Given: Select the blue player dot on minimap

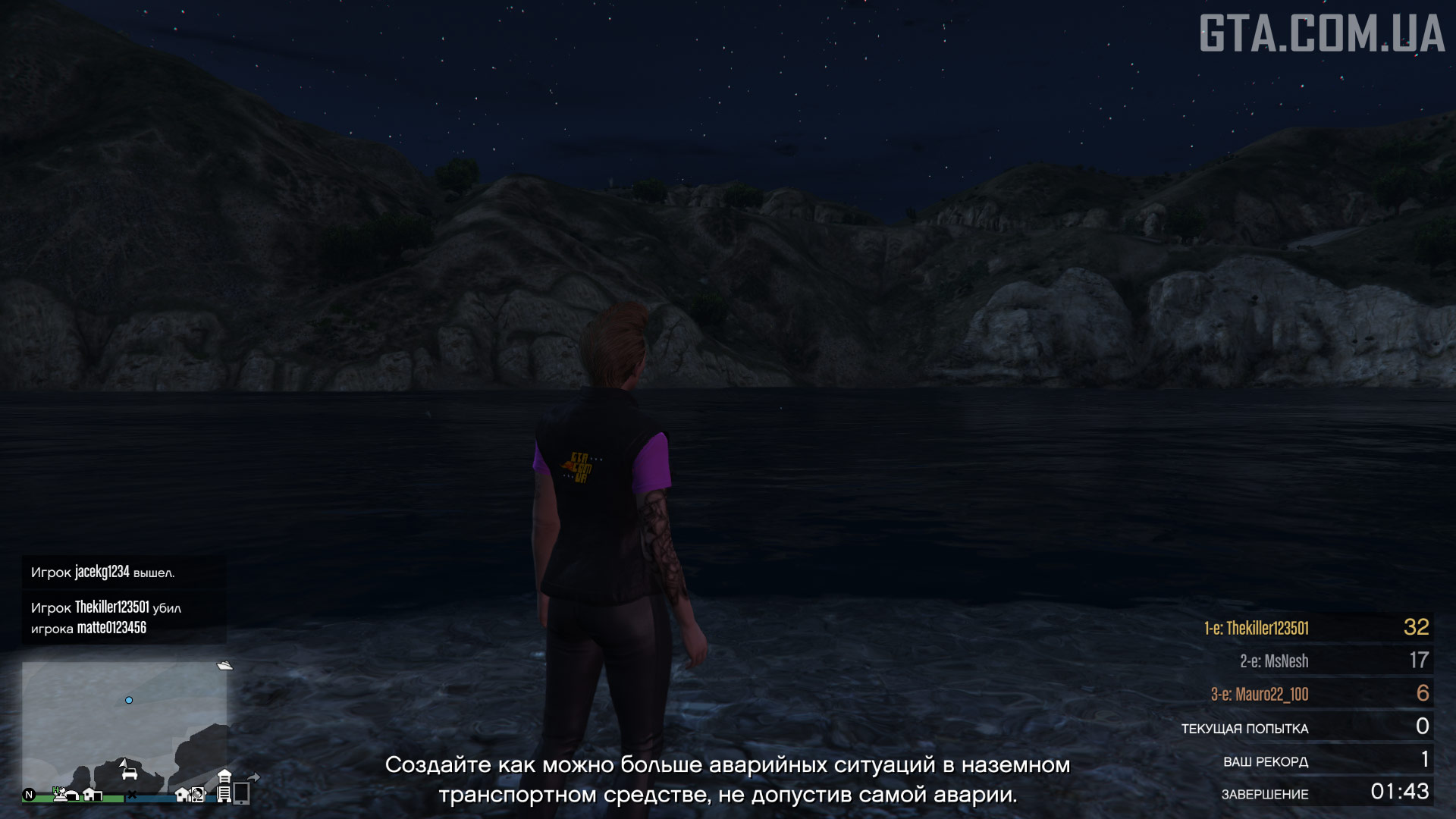Looking at the screenshot, I should 129,700.
